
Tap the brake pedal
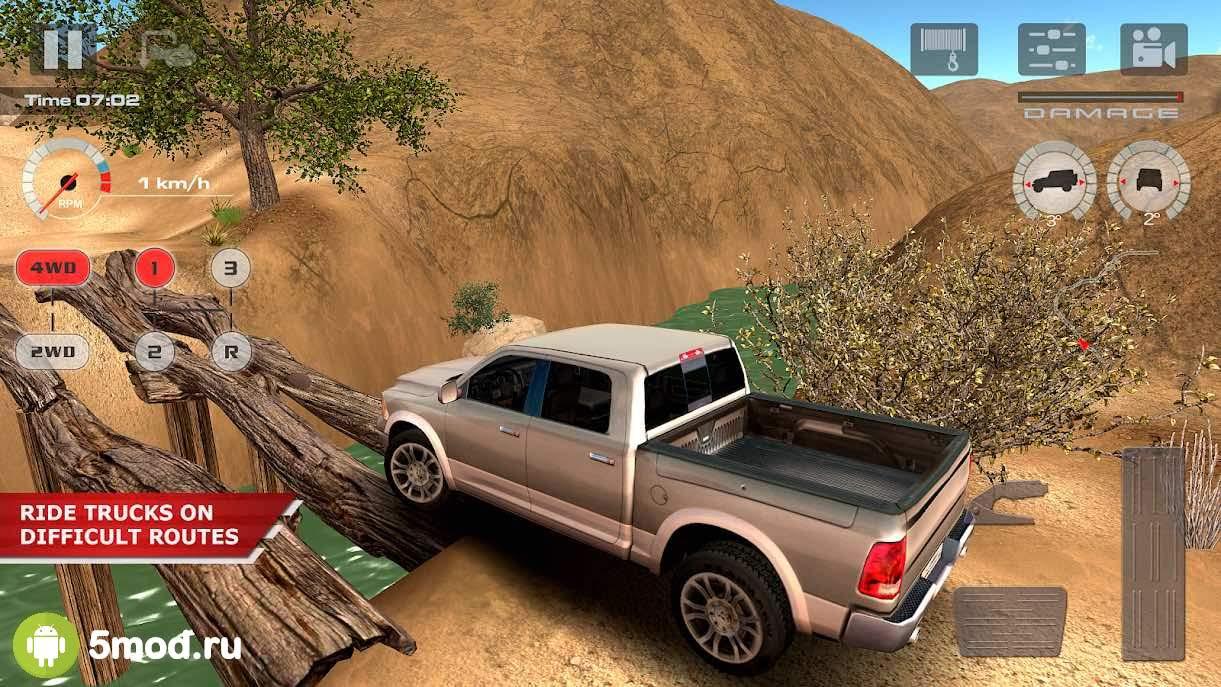click(1009, 621)
